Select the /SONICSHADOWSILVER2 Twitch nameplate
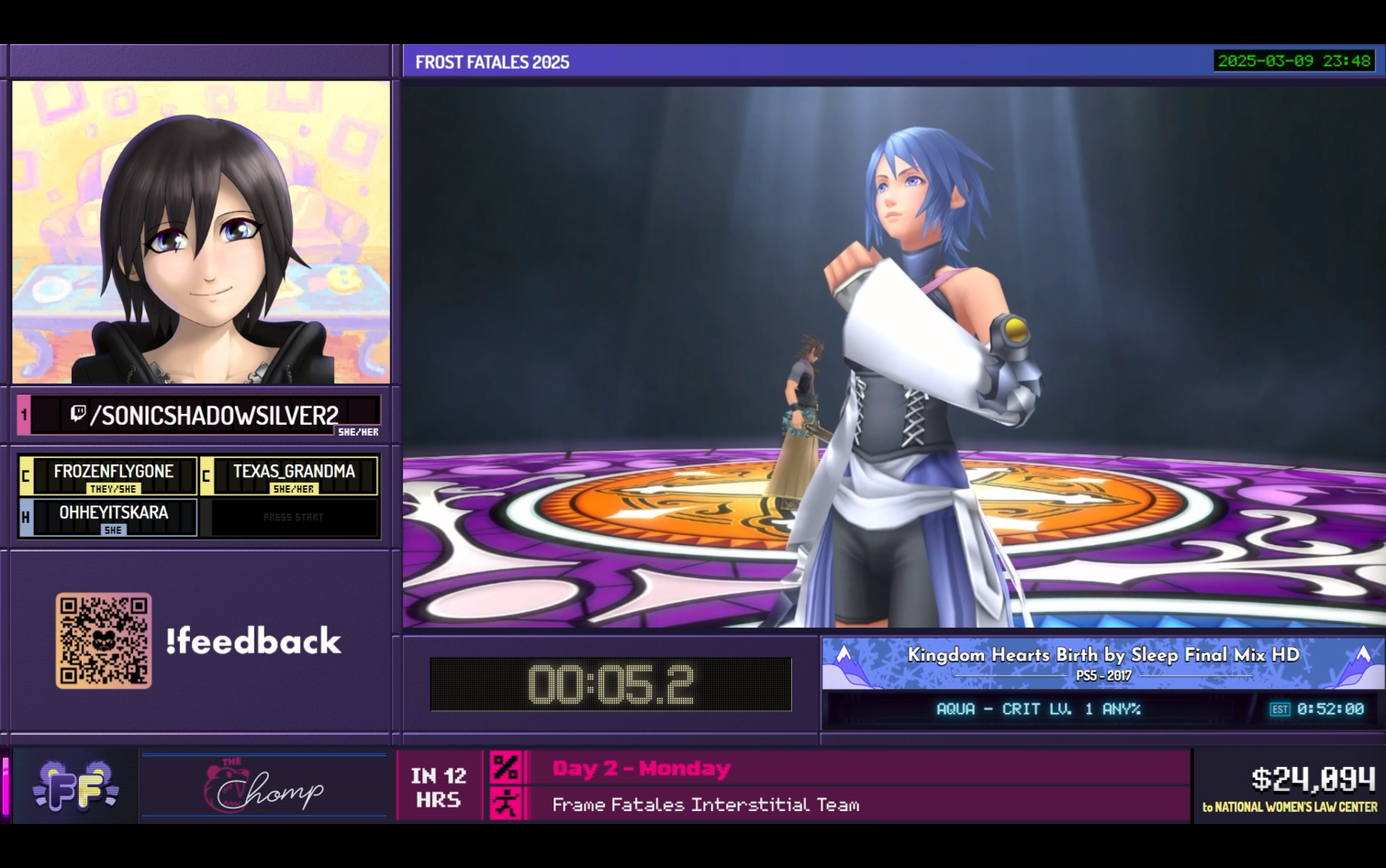1386x868 pixels. pyautogui.click(x=206, y=416)
